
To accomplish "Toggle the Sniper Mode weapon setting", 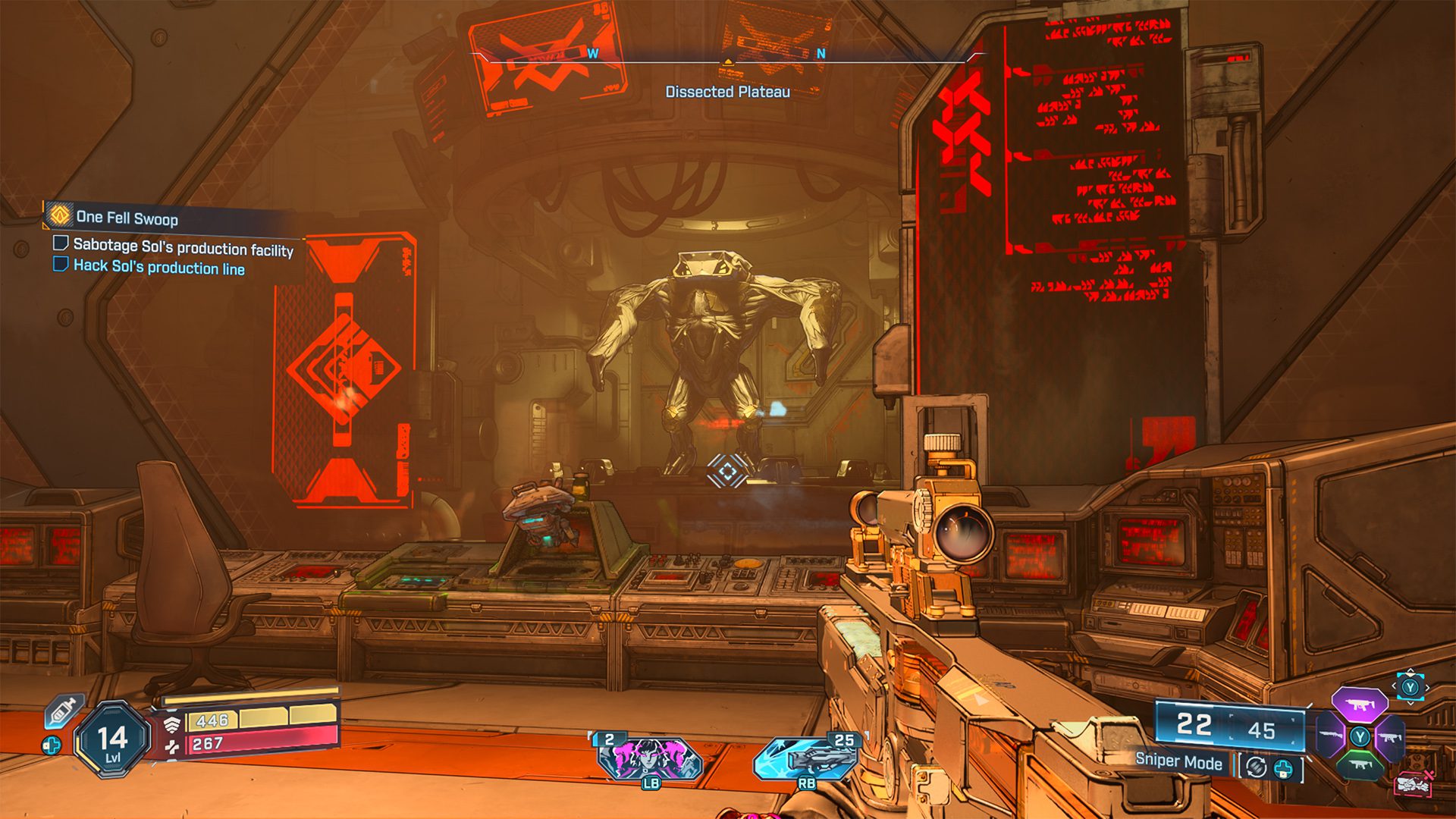I will coord(1178,762).
